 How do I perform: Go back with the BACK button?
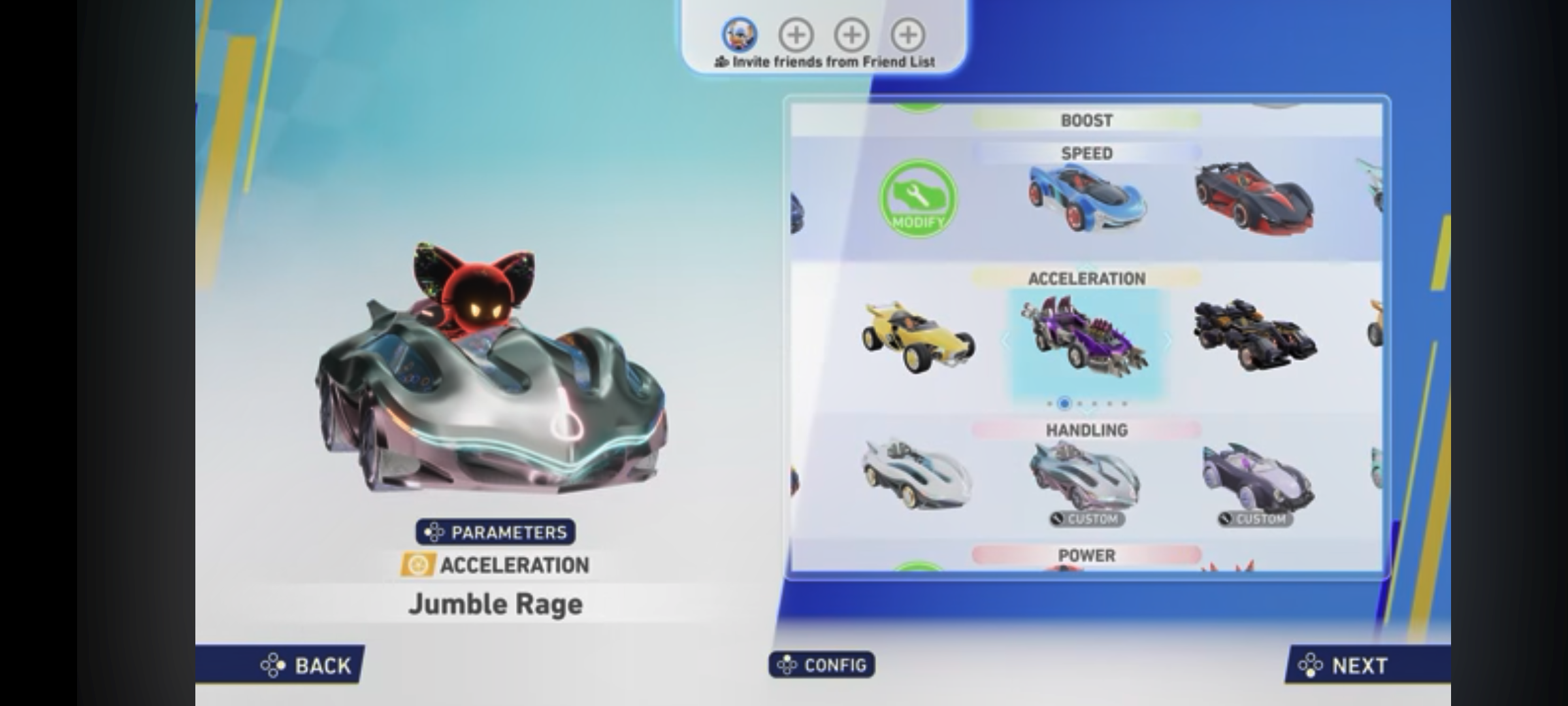[x=306, y=665]
